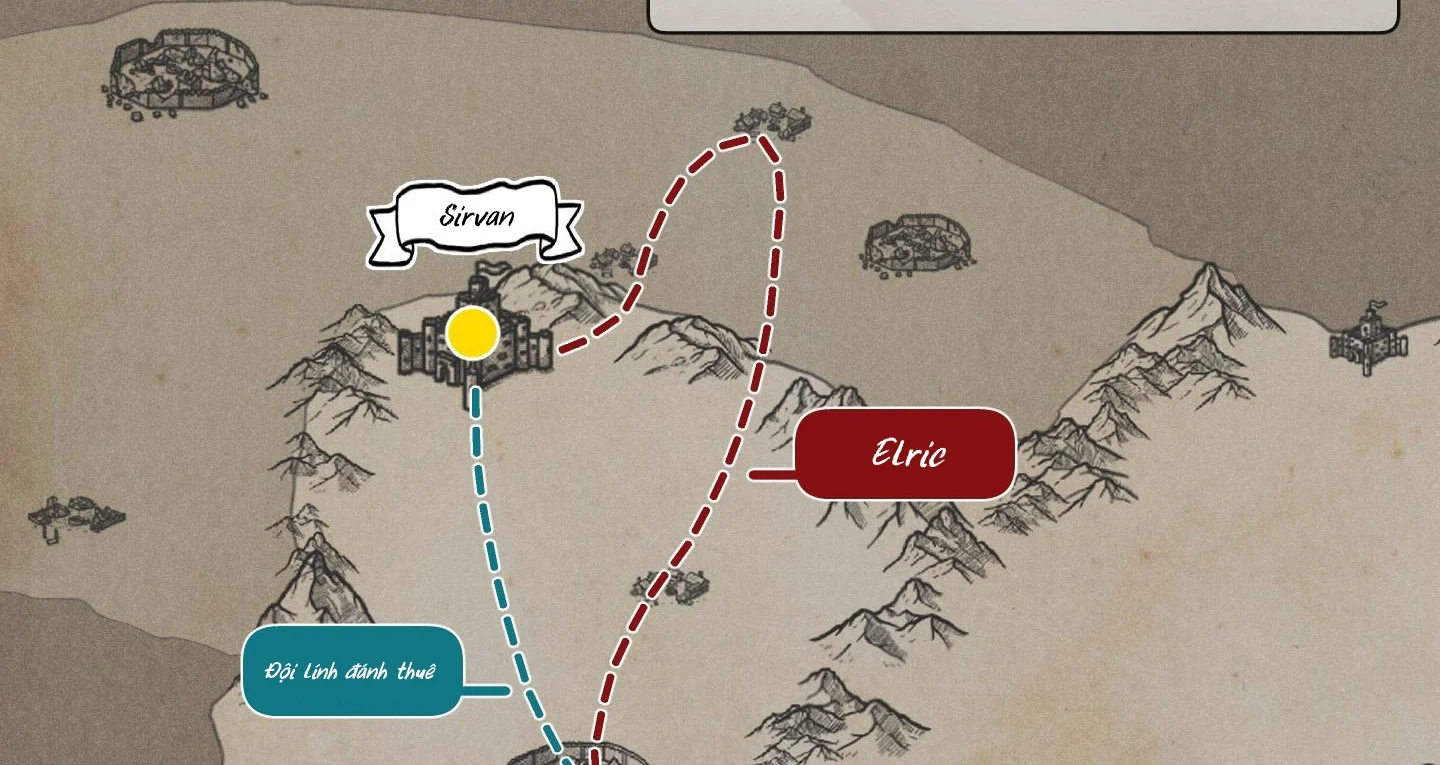
Task: Select the teal Đội lính đánh thuê label
Action: coord(352,671)
